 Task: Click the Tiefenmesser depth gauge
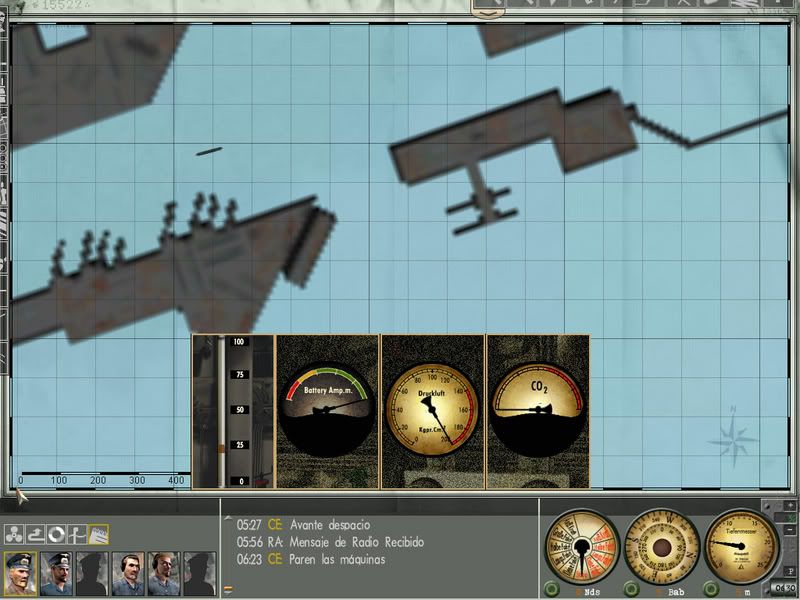click(740, 545)
